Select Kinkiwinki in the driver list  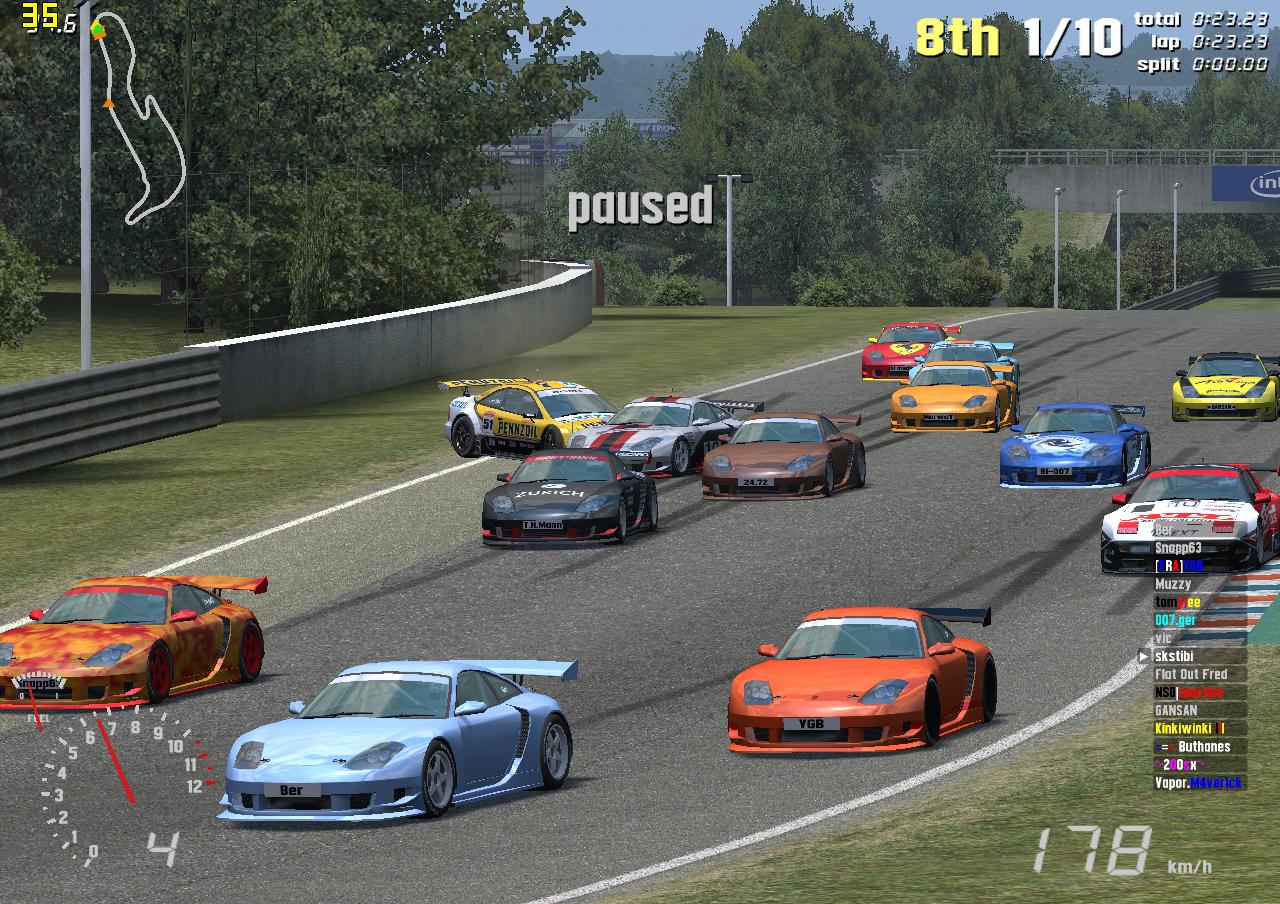pos(1189,729)
